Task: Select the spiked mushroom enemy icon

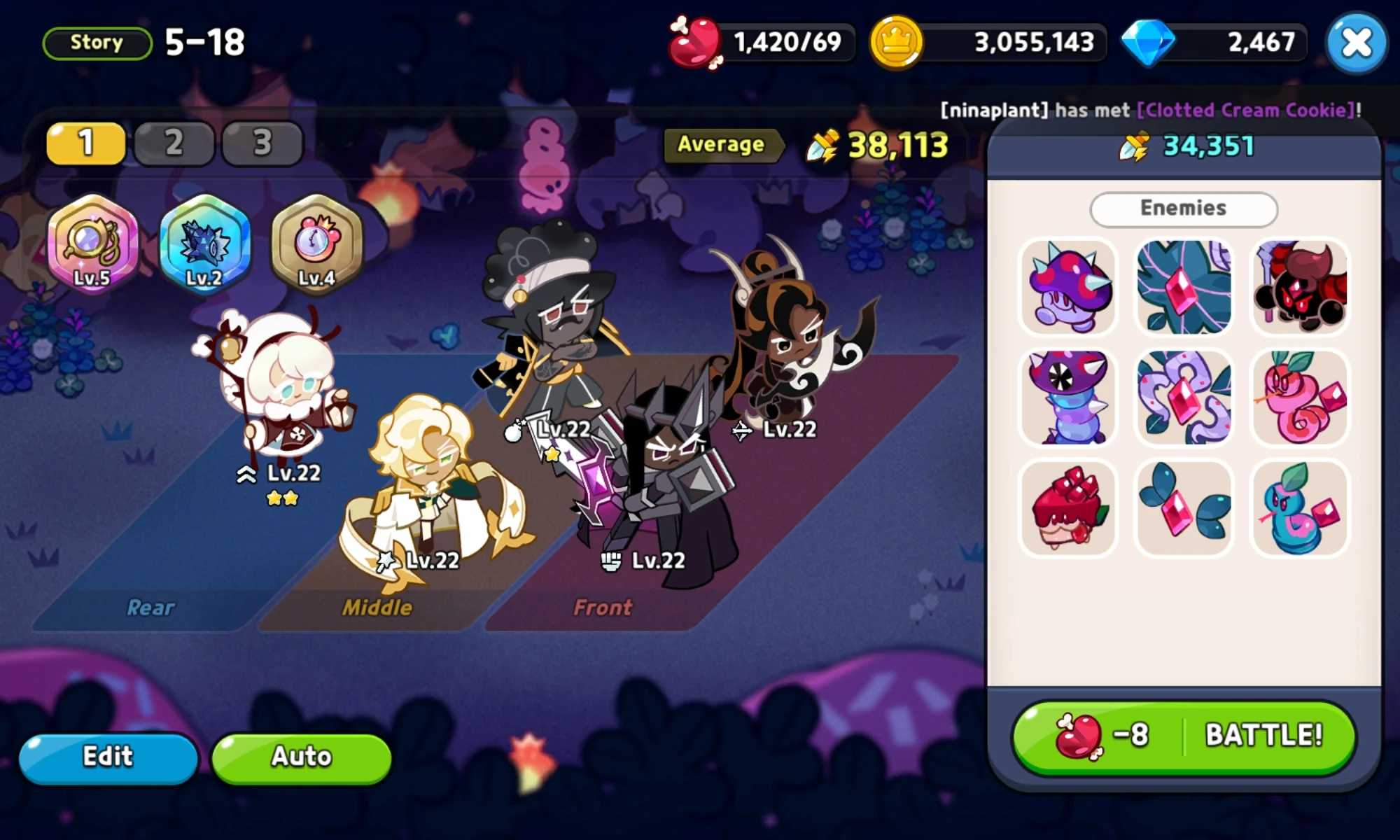Action: pyautogui.click(x=1067, y=286)
